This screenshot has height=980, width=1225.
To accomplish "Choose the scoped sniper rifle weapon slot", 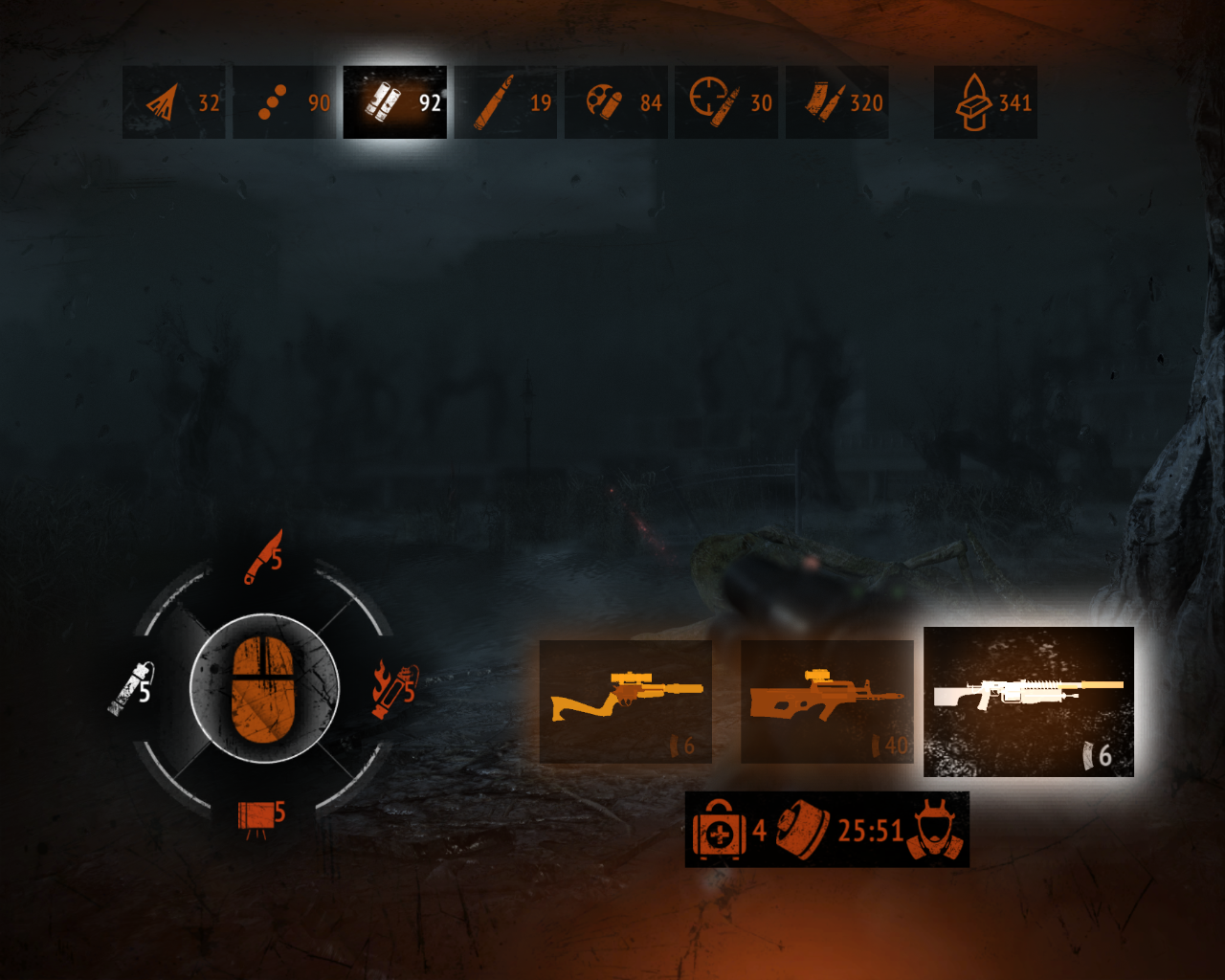I will tap(625, 699).
